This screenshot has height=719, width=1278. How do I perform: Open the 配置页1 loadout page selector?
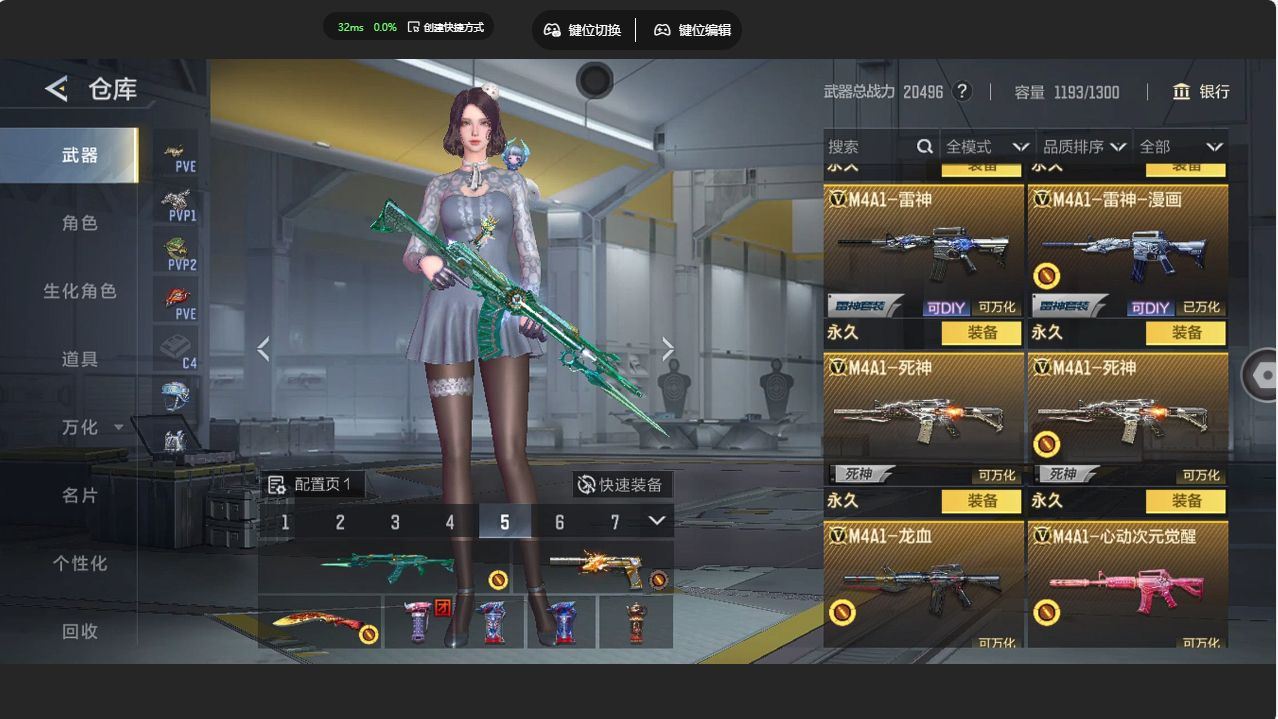click(x=312, y=485)
